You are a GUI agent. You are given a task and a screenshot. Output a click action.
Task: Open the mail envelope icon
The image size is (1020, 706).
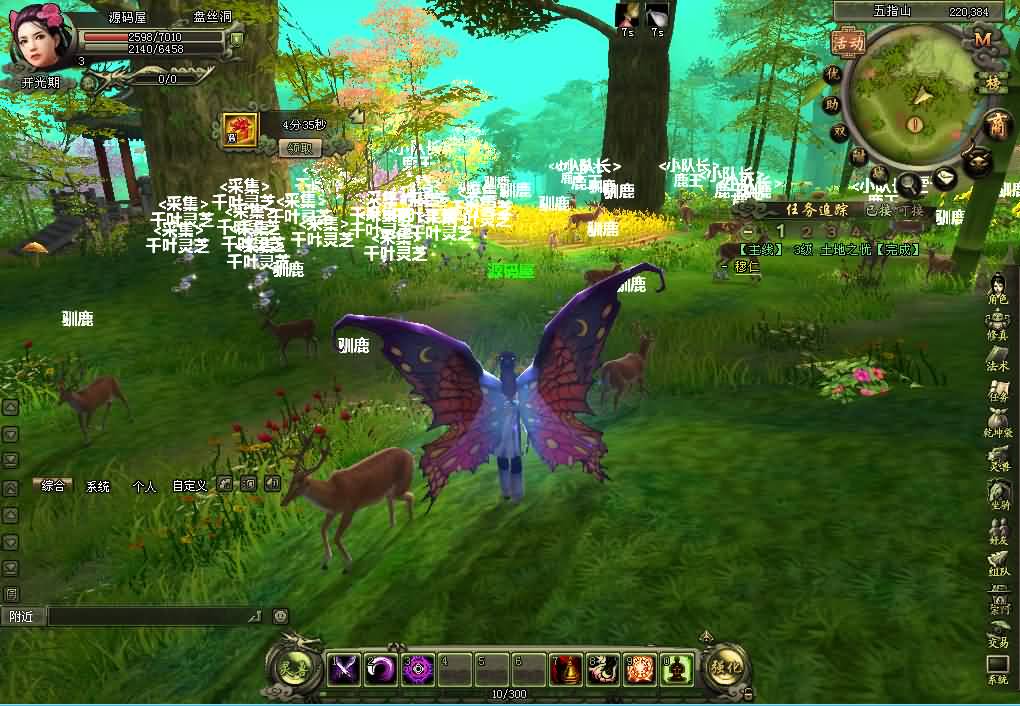(x=944, y=178)
